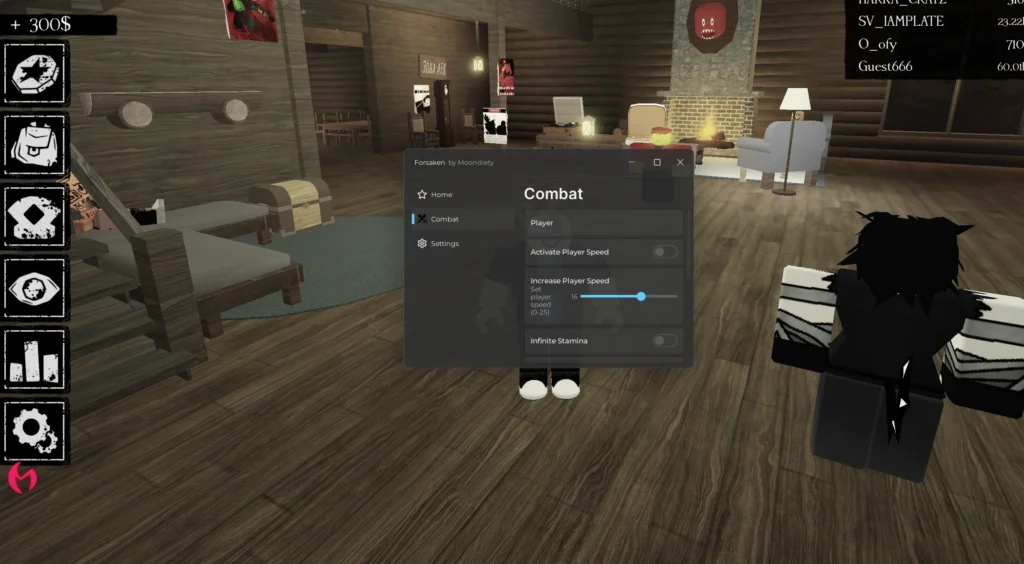Toggle Activate Player Speed on

(x=665, y=252)
